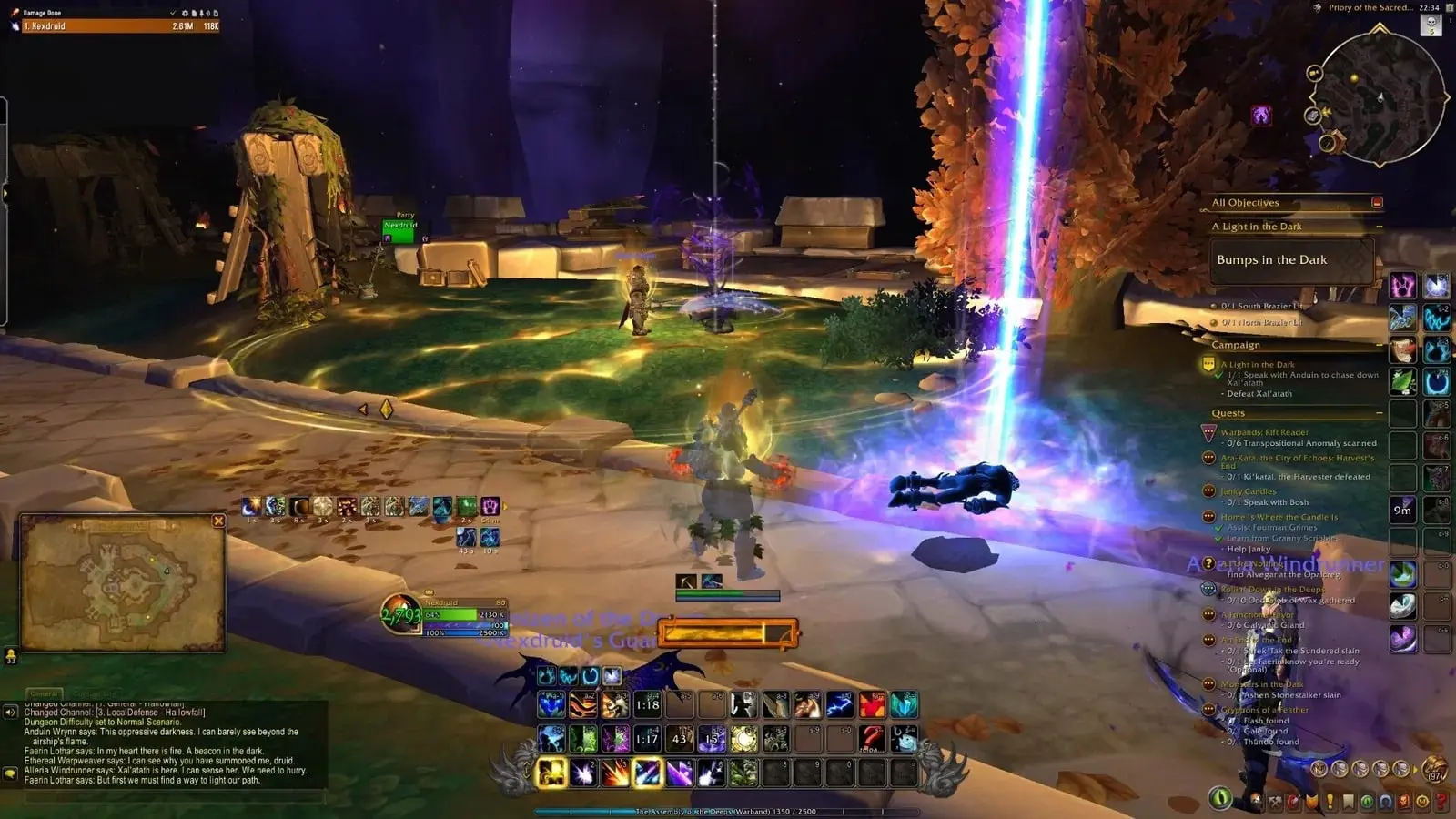
Task: Collapse the Quests section header
Action: click(x=1378, y=412)
